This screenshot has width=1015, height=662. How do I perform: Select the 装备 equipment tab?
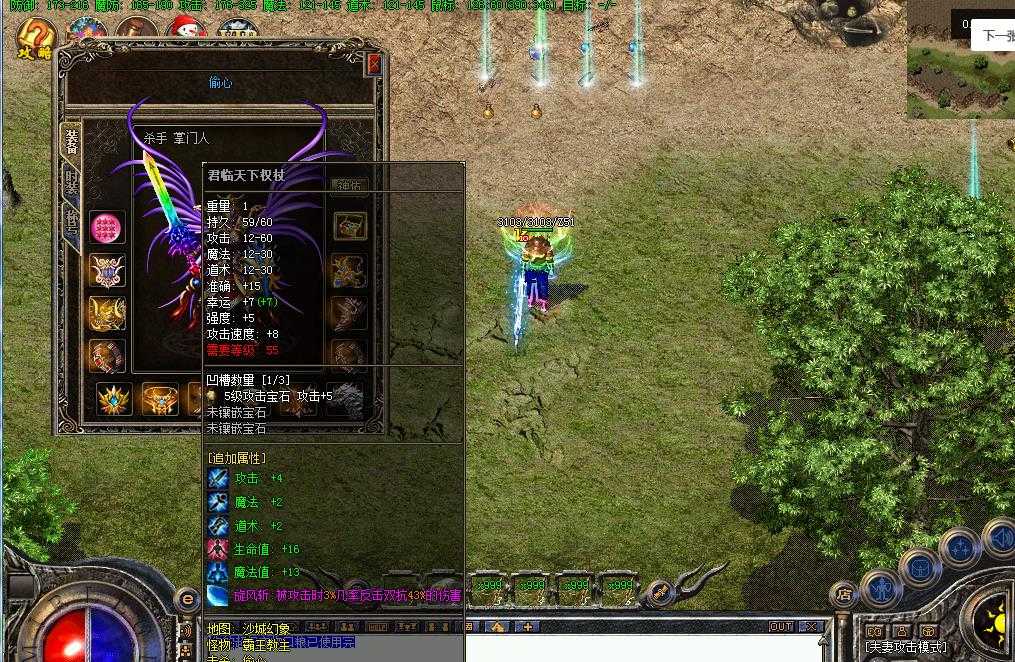[x=71, y=139]
